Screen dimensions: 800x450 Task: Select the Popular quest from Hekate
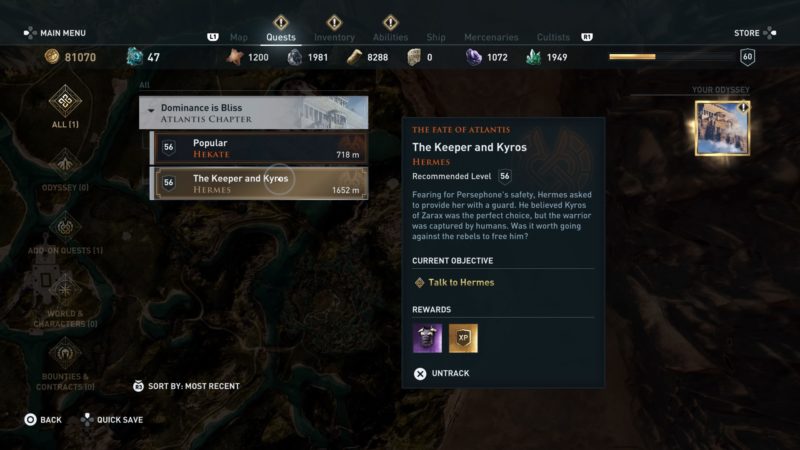(x=258, y=149)
